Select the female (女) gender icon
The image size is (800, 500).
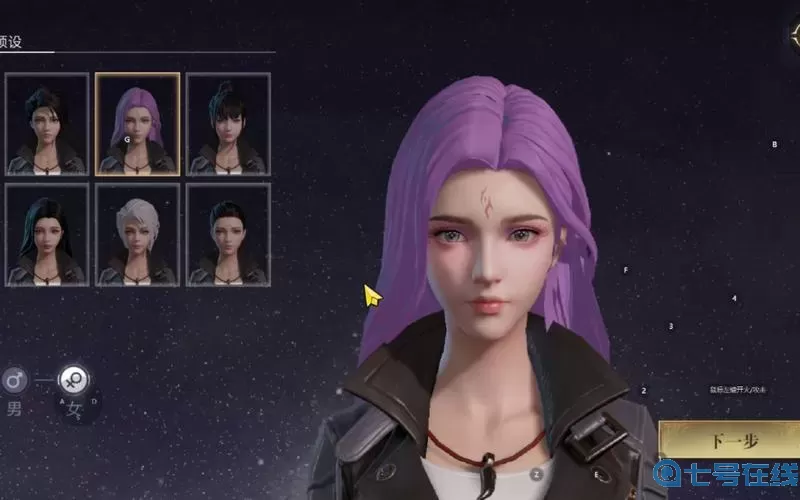pos(73,379)
